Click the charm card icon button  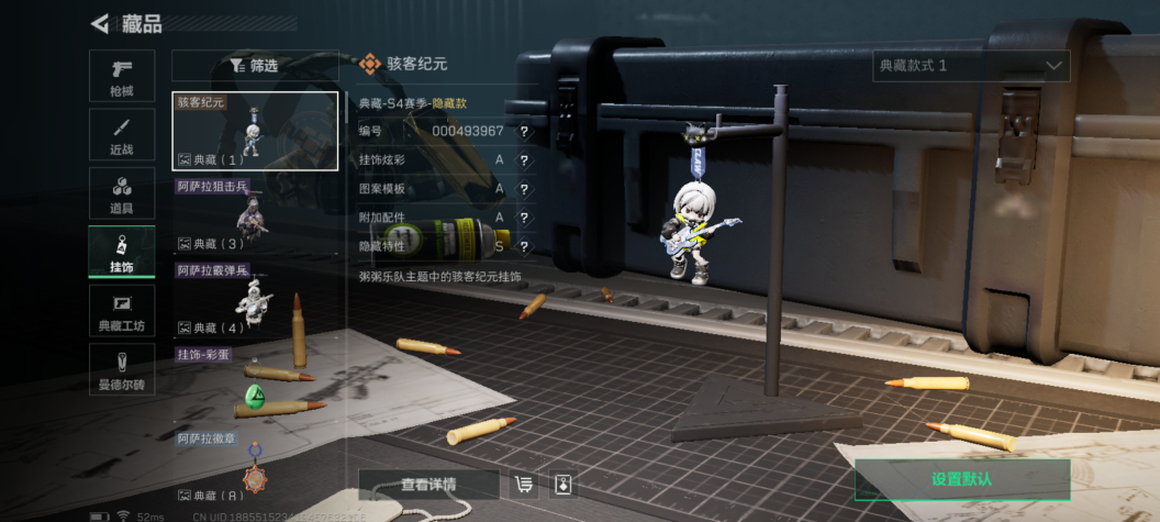563,485
